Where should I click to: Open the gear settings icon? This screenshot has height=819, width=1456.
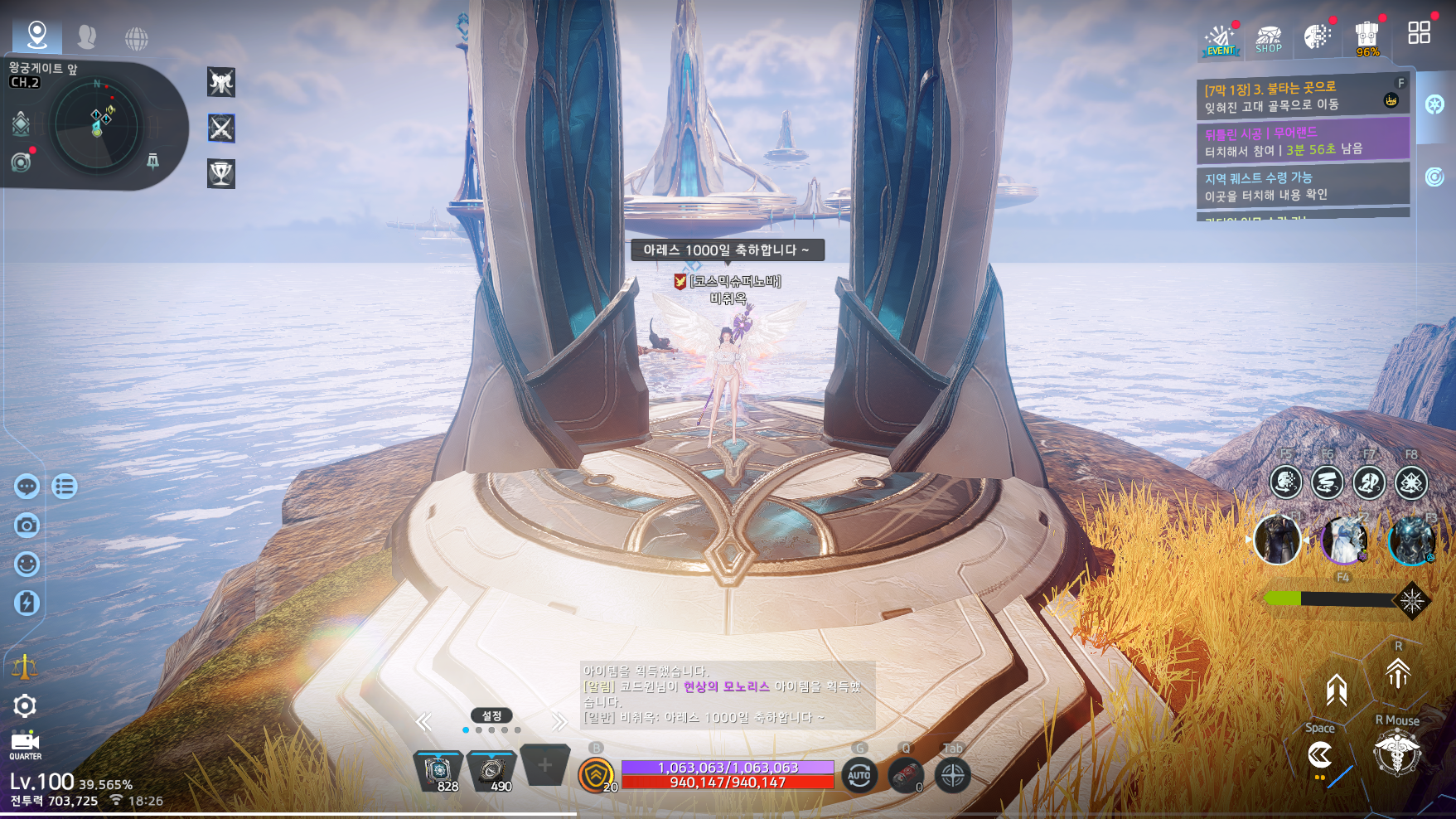click(25, 705)
